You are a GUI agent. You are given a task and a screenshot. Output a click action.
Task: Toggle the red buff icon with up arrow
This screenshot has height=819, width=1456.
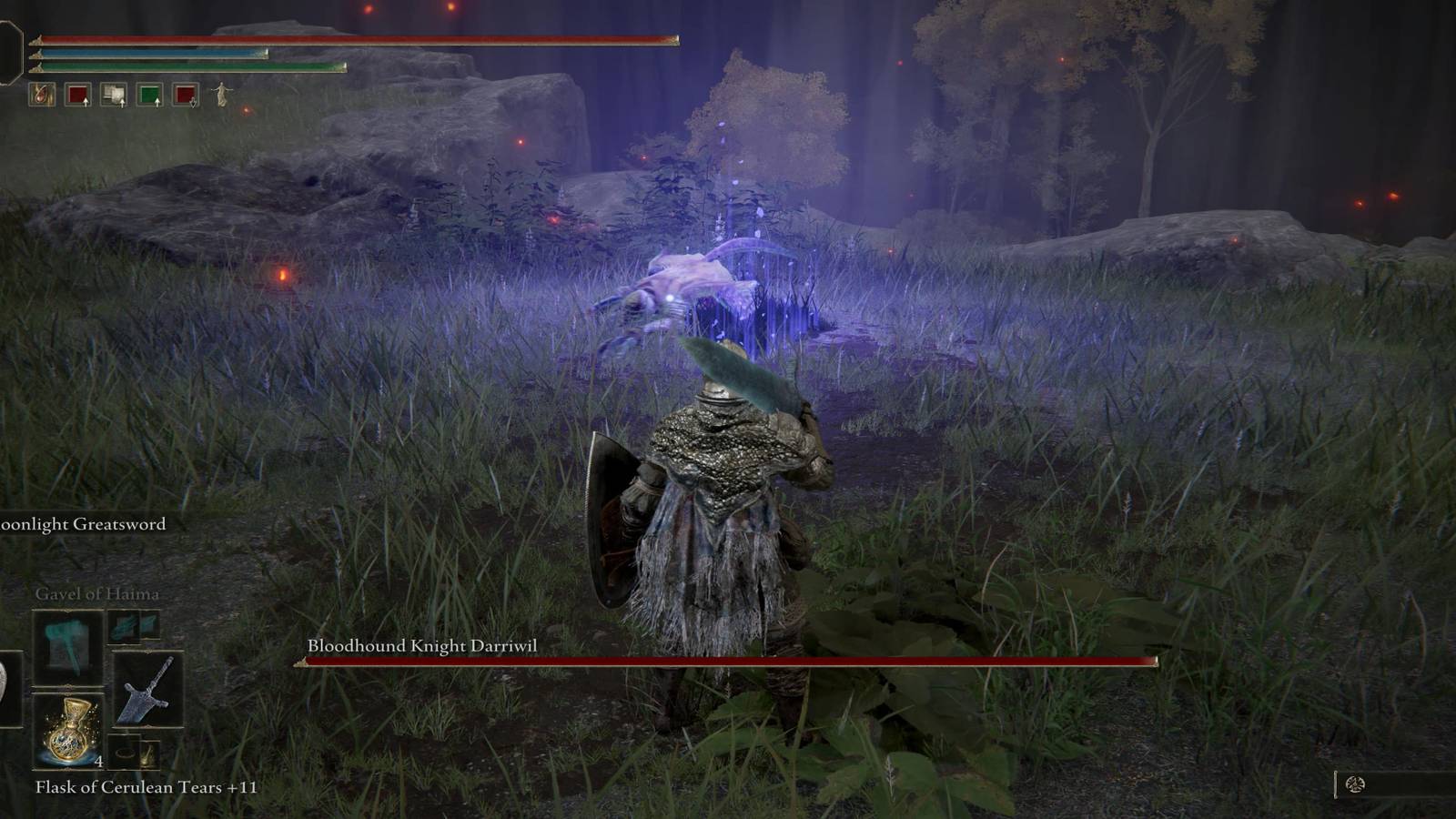78,96
